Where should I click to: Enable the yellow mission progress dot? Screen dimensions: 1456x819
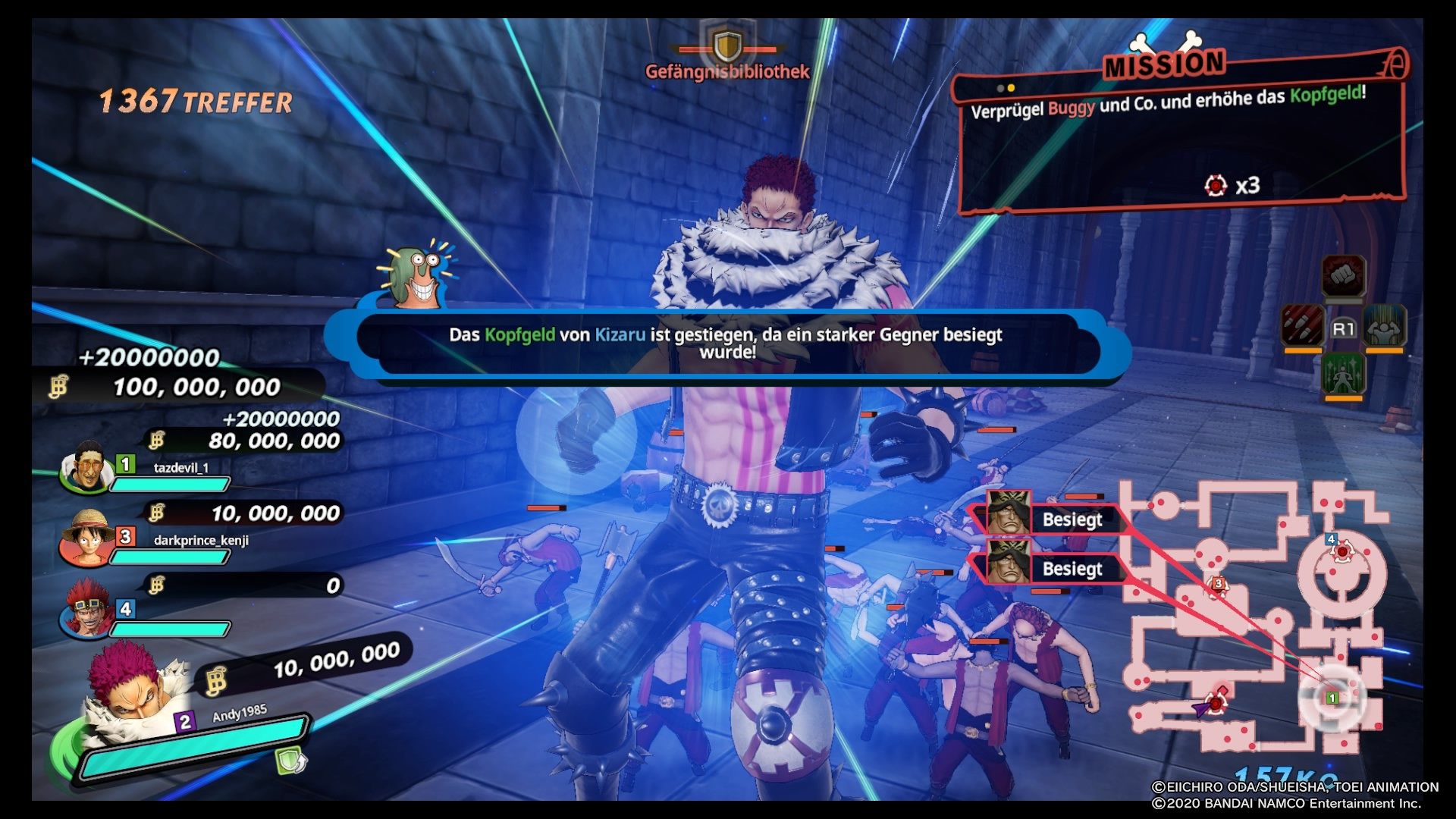1011,87
